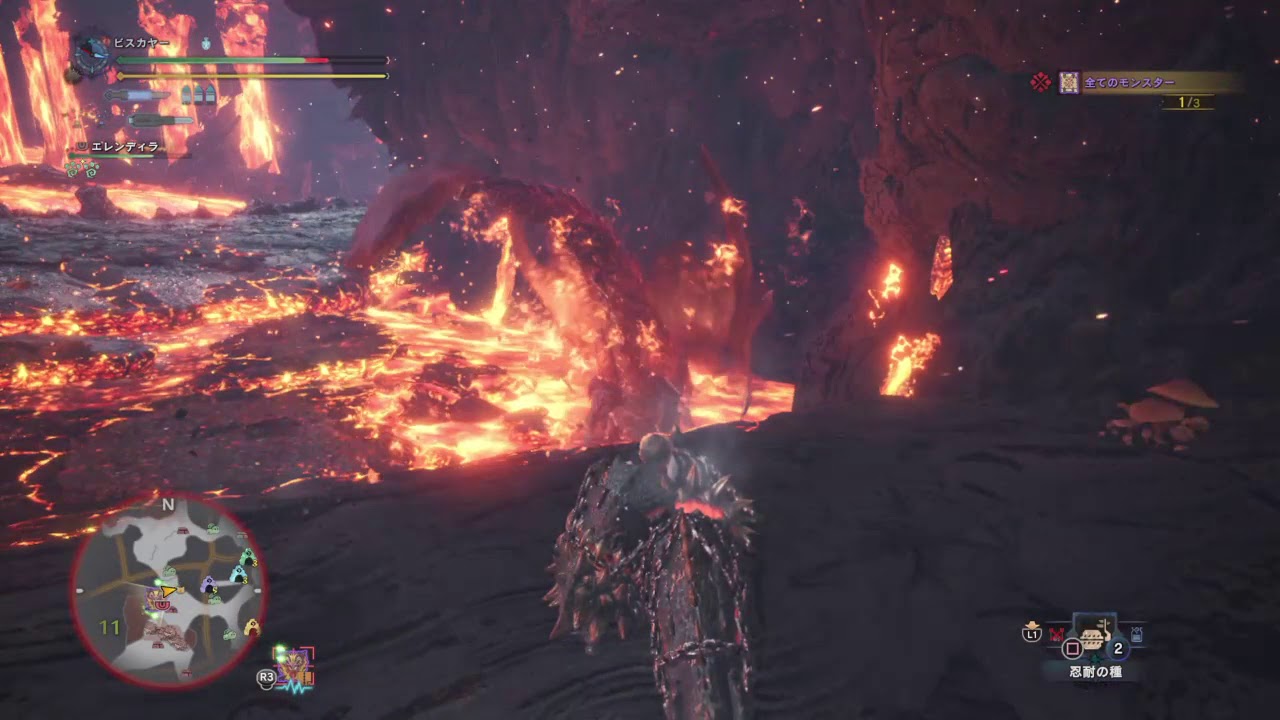Select the green paw icons under Palico health
Screen dimensions: 1280x720
(x=82, y=168)
